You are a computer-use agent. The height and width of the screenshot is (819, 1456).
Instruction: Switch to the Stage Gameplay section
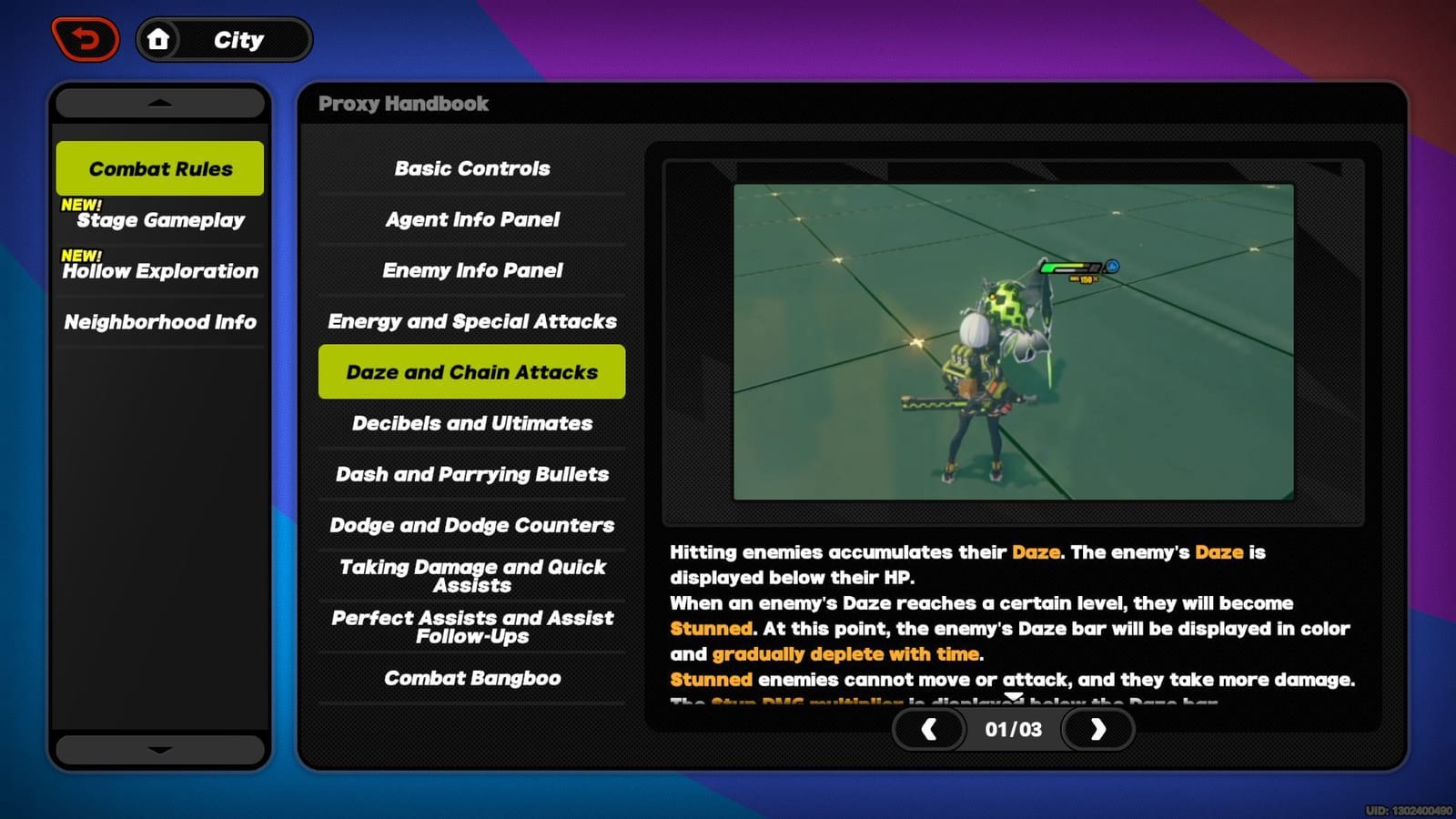pyautogui.click(x=160, y=220)
